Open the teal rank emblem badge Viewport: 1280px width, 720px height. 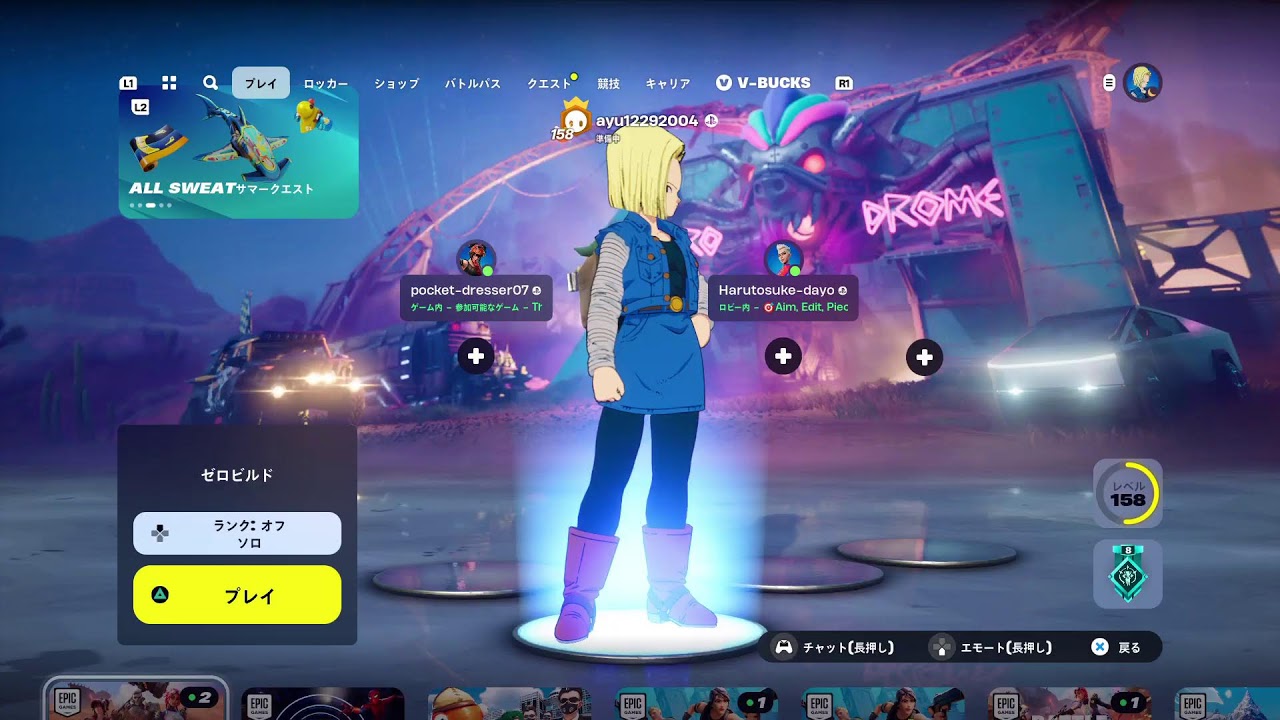[x=1128, y=575]
